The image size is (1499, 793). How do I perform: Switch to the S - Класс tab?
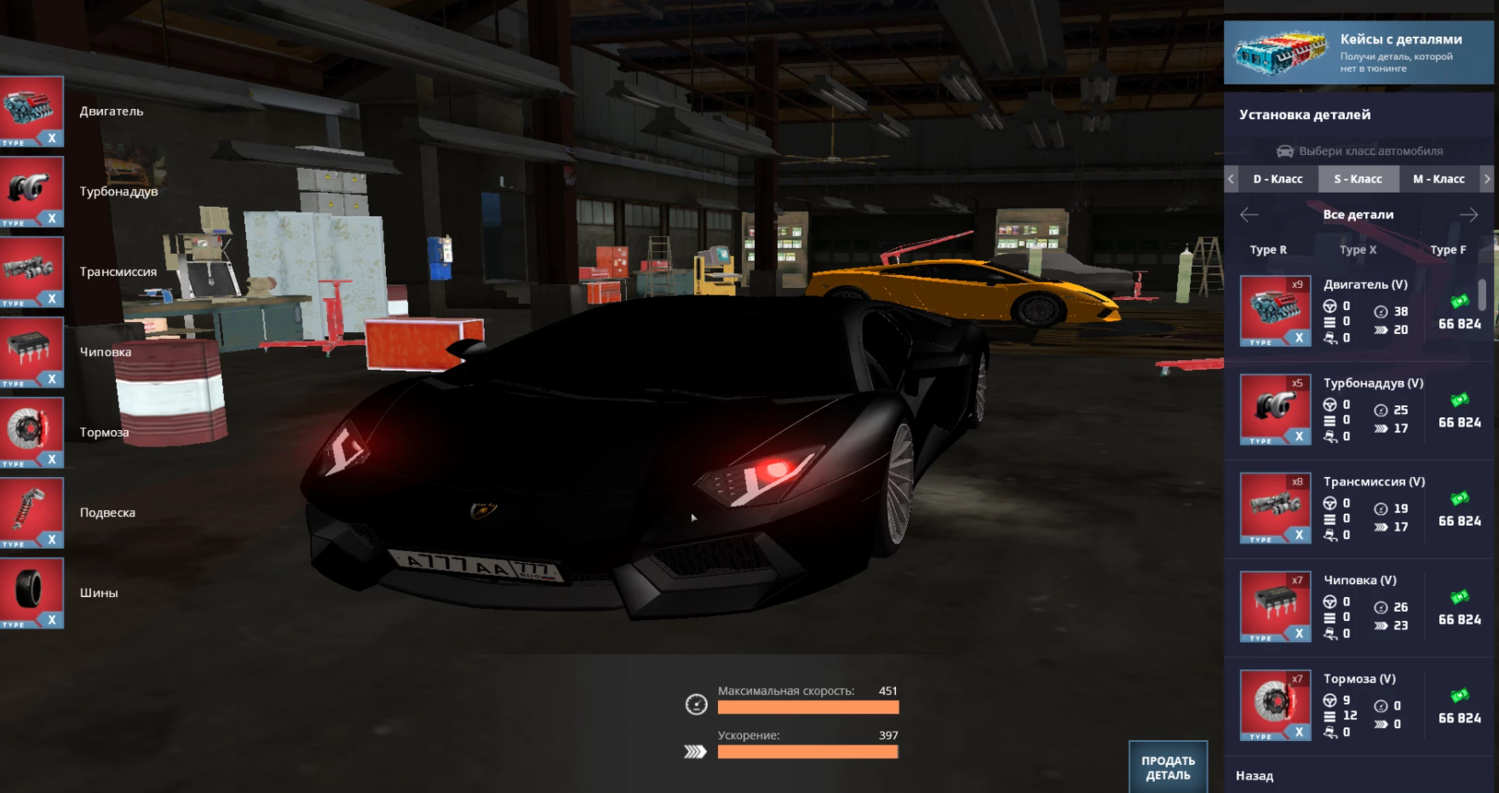tap(1358, 179)
